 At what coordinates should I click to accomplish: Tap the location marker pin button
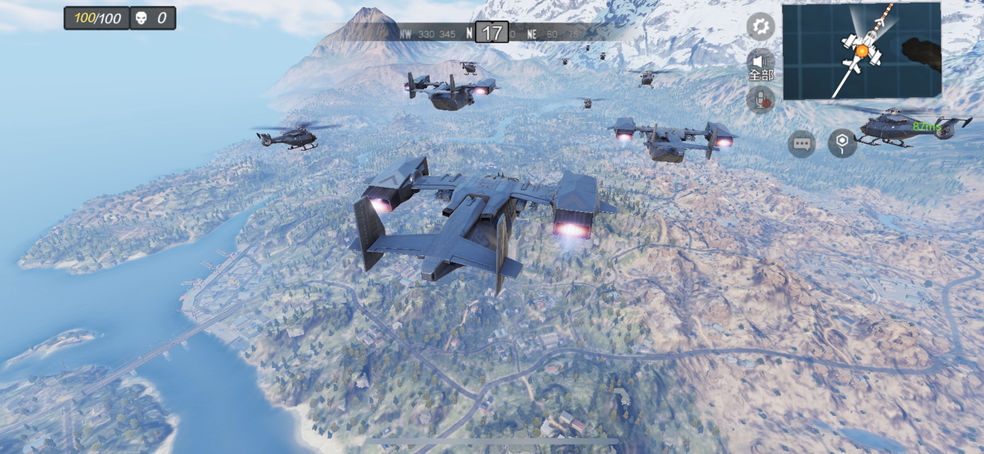click(x=842, y=143)
